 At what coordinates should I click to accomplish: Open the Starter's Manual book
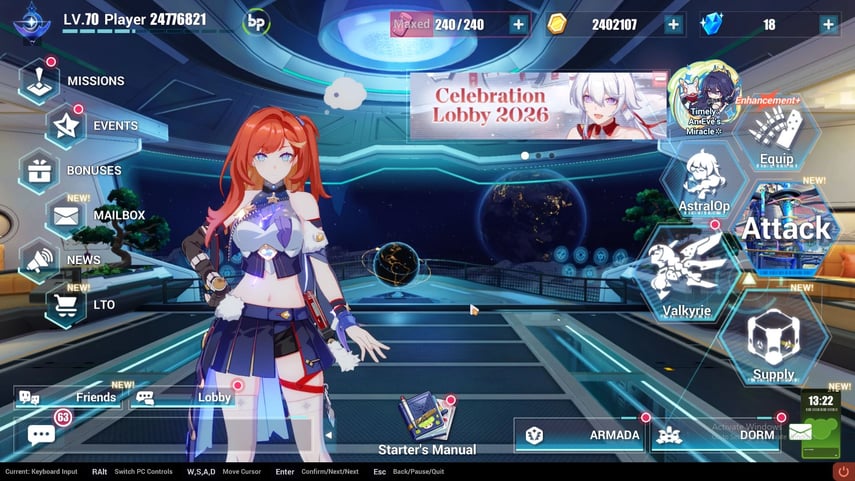coord(426,418)
